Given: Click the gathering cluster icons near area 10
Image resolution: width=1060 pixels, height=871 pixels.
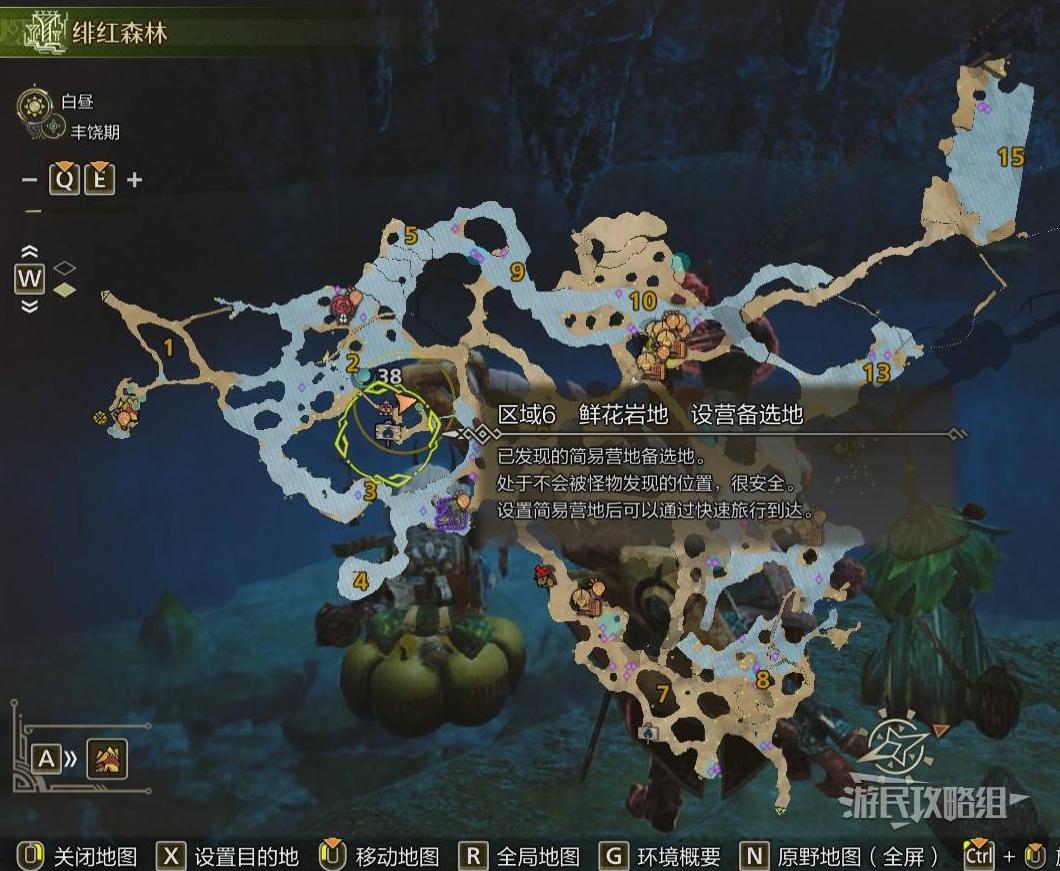Looking at the screenshot, I should click(664, 338).
